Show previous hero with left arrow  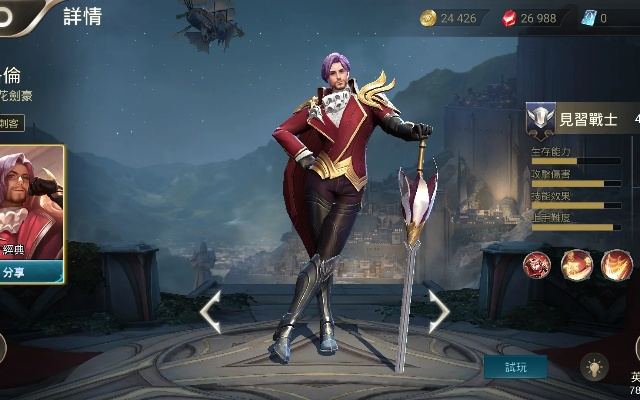(210, 312)
